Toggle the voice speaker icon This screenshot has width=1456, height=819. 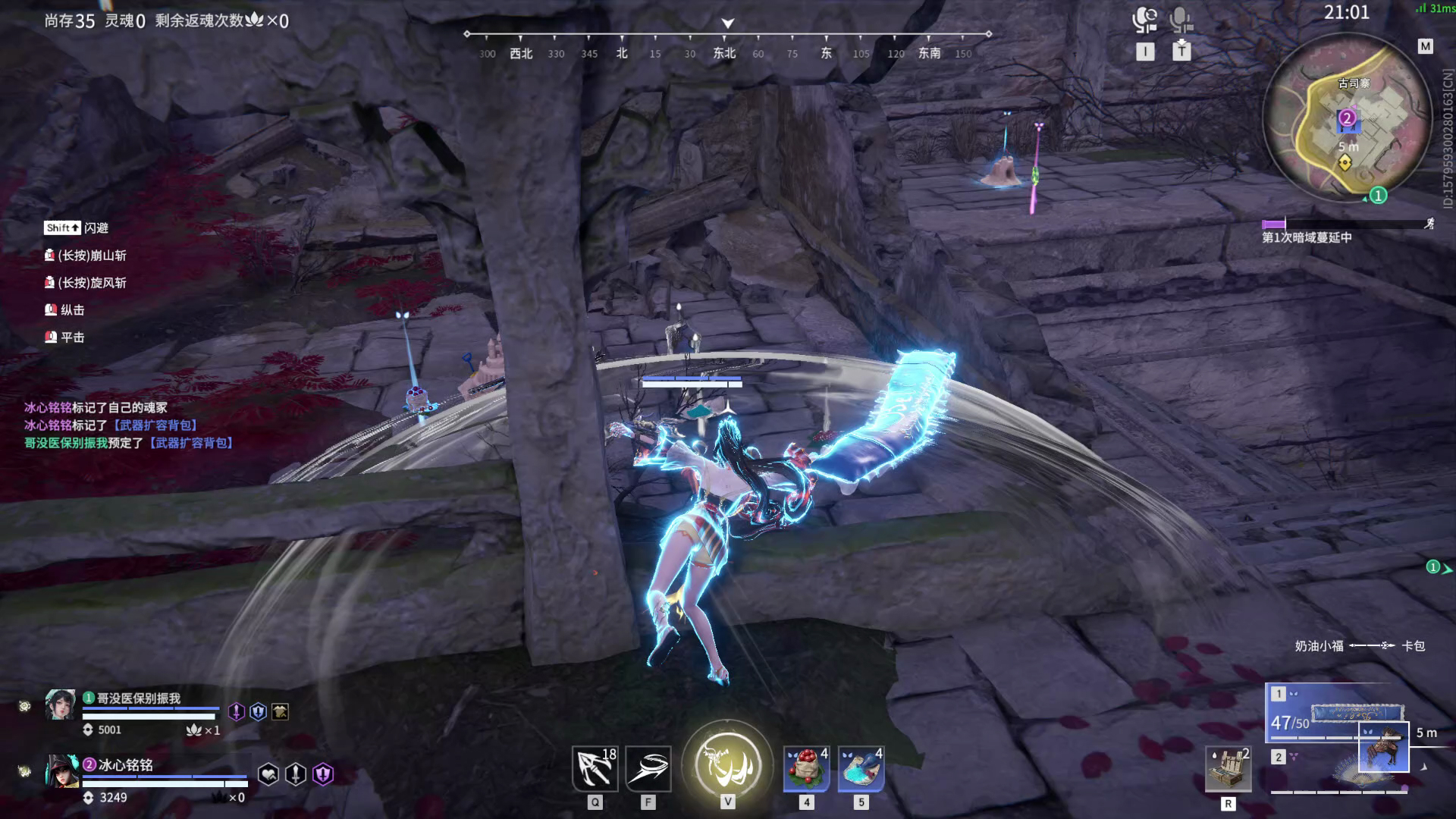click(x=1144, y=20)
